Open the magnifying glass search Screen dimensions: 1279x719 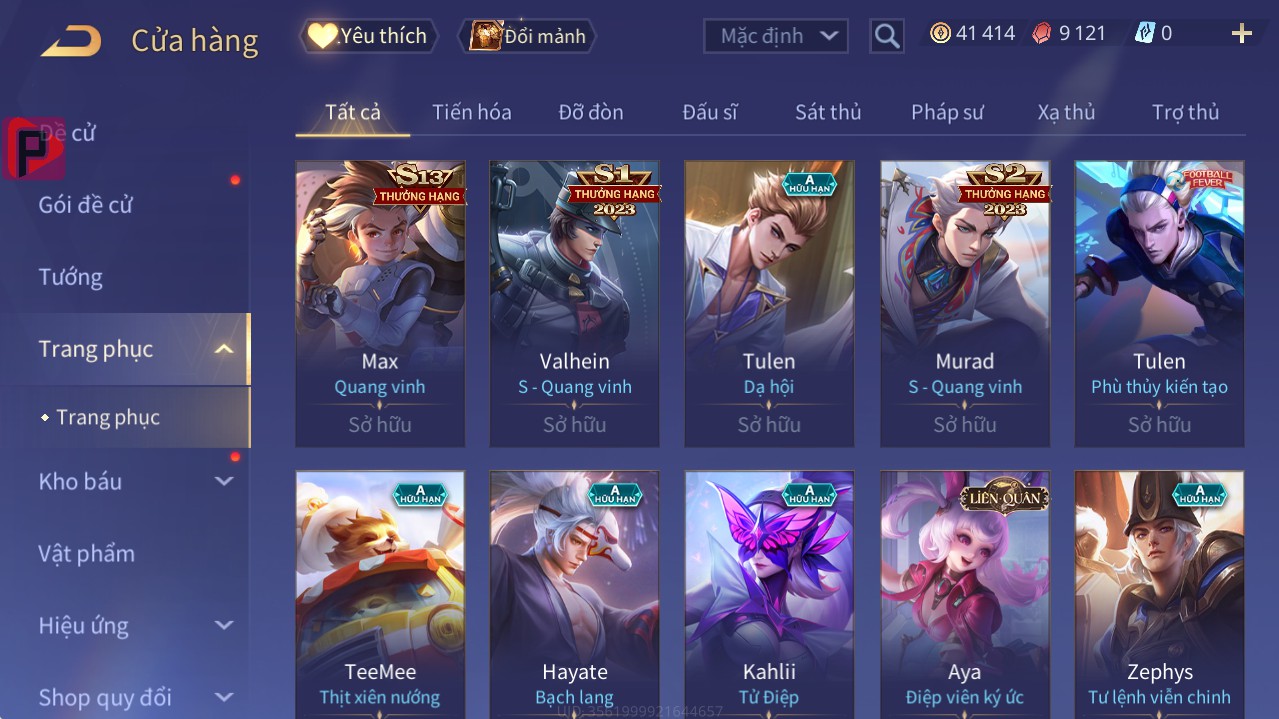pos(886,36)
